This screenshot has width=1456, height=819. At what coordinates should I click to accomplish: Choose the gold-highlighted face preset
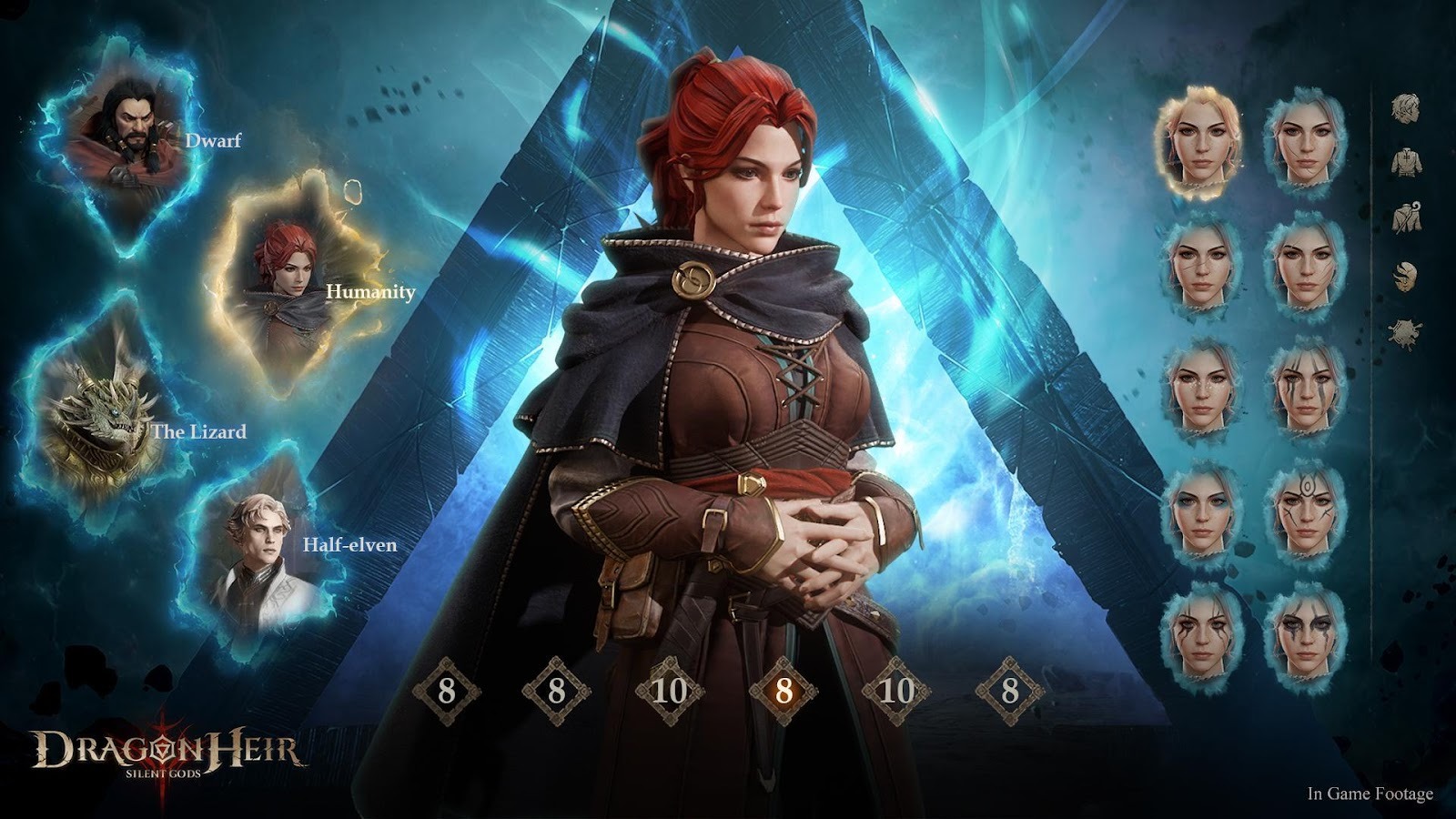point(1200,141)
